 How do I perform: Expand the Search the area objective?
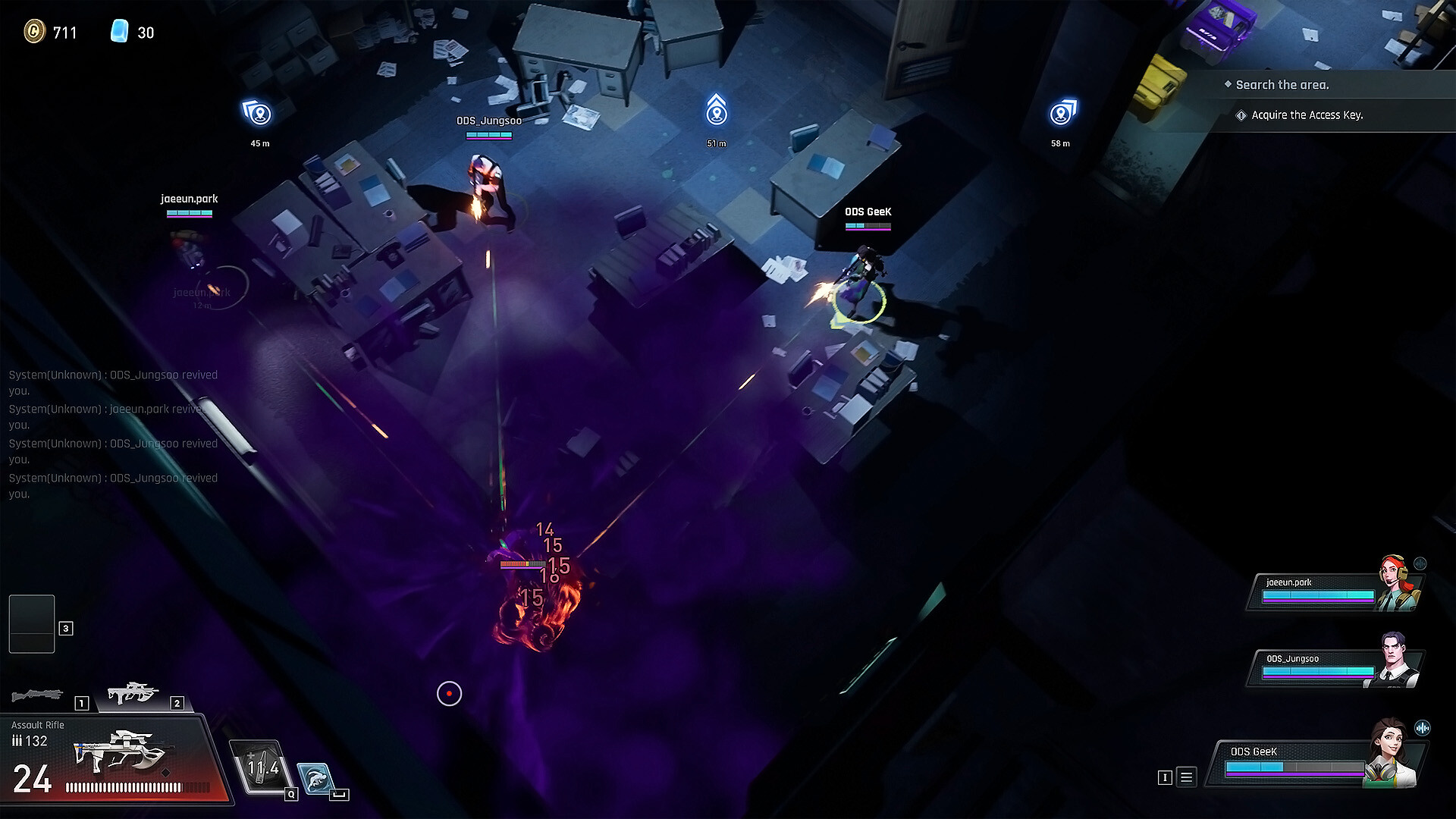pos(1282,85)
